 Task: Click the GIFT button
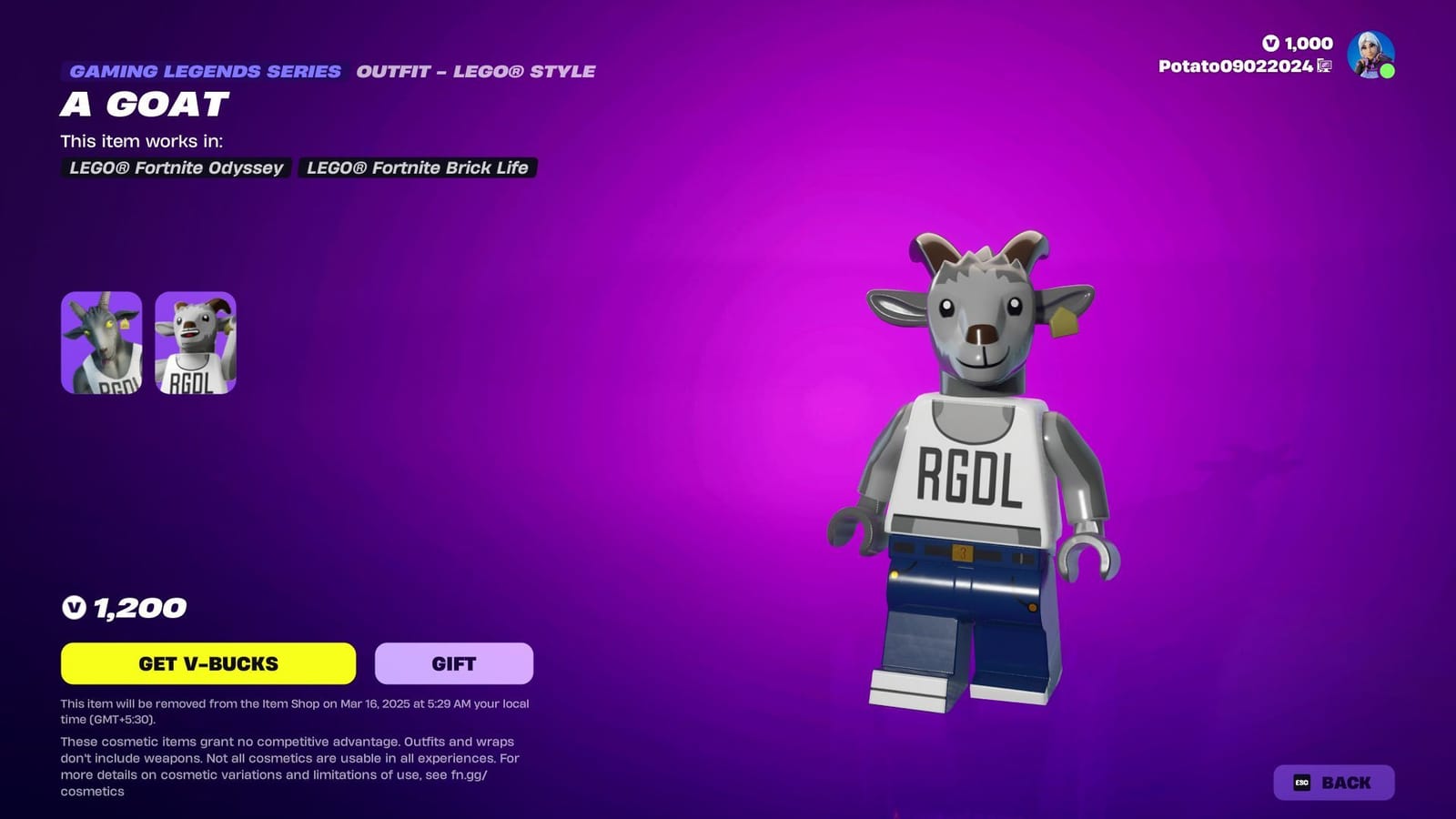click(452, 663)
